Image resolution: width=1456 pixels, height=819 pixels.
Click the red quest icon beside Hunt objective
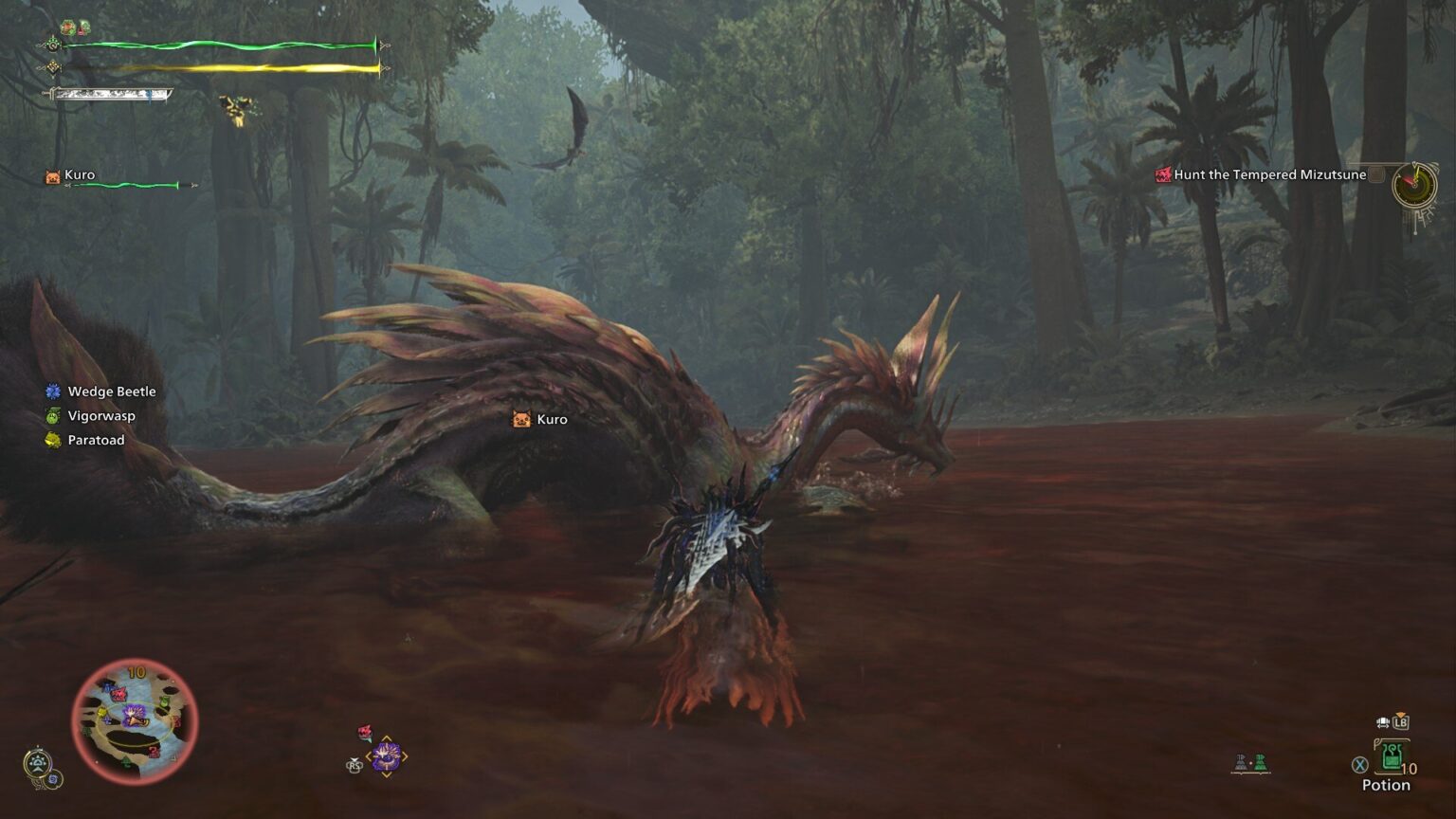pyautogui.click(x=1161, y=174)
